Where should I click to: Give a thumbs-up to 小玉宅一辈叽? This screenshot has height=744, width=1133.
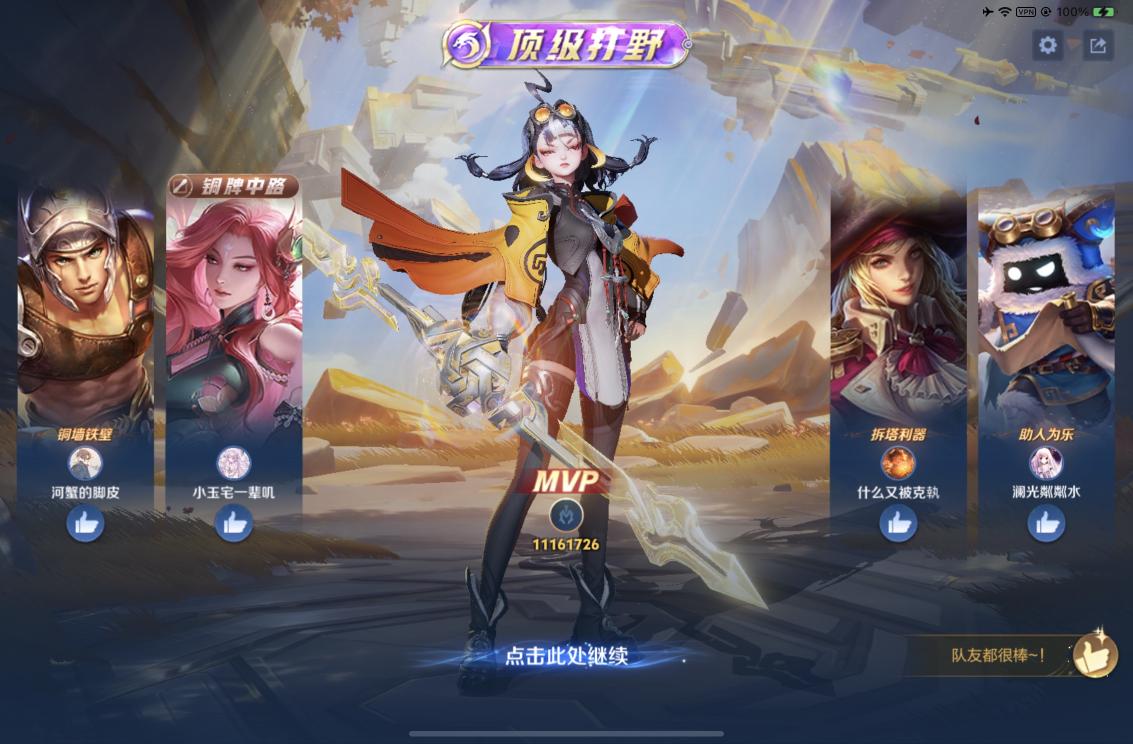coord(234,523)
